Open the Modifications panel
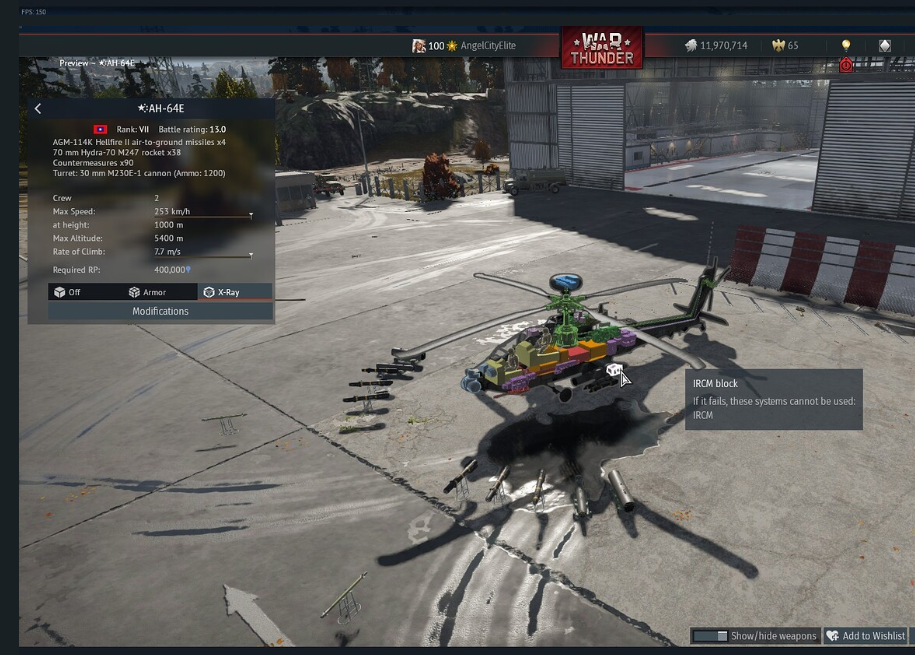 (x=160, y=311)
